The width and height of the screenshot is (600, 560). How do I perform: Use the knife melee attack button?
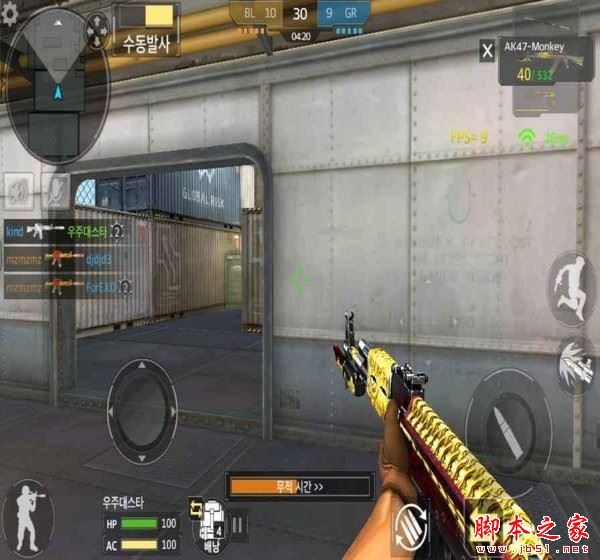[x=575, y=360]
